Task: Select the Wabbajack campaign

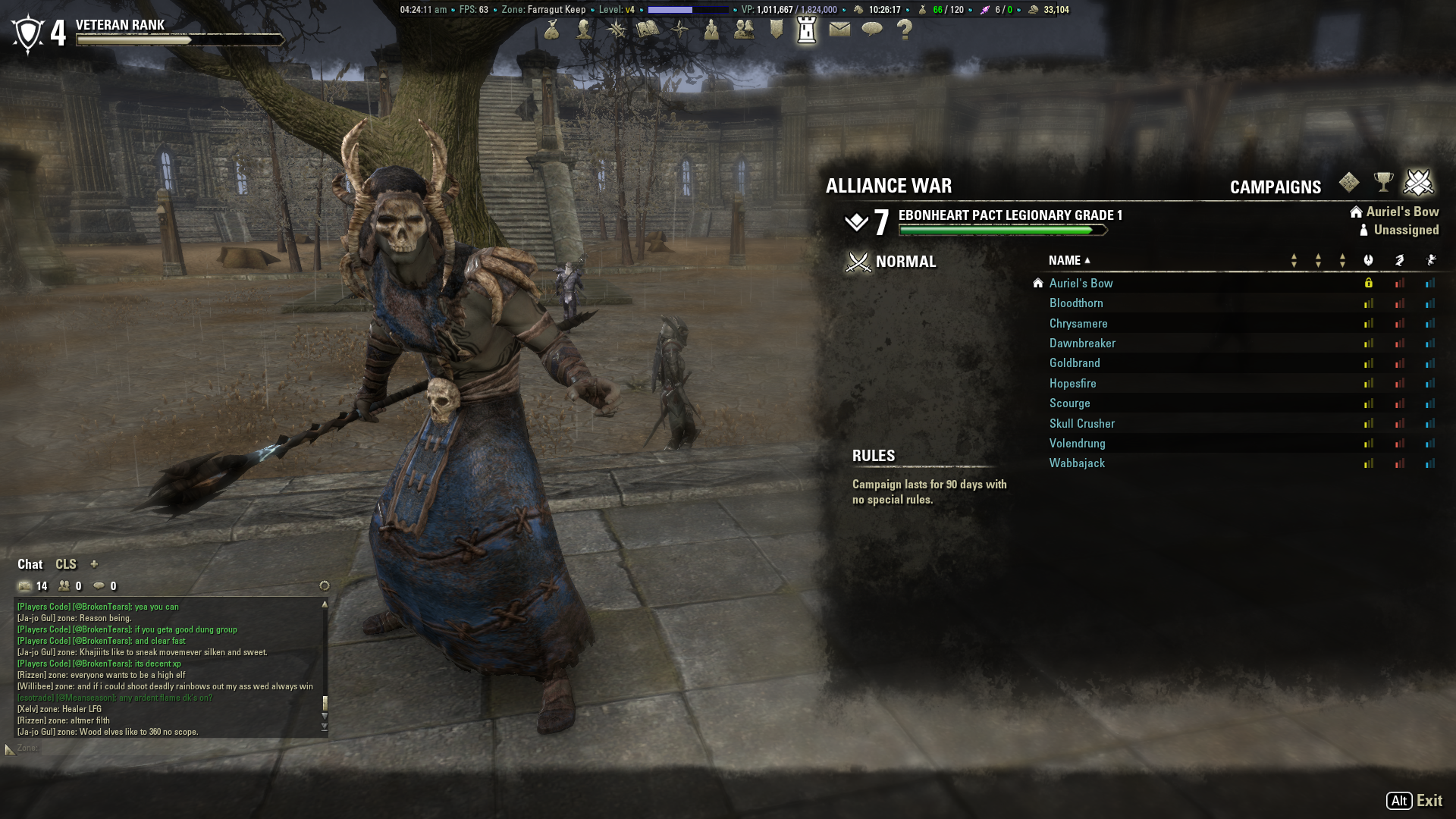Action: (x=1077, y=463)
